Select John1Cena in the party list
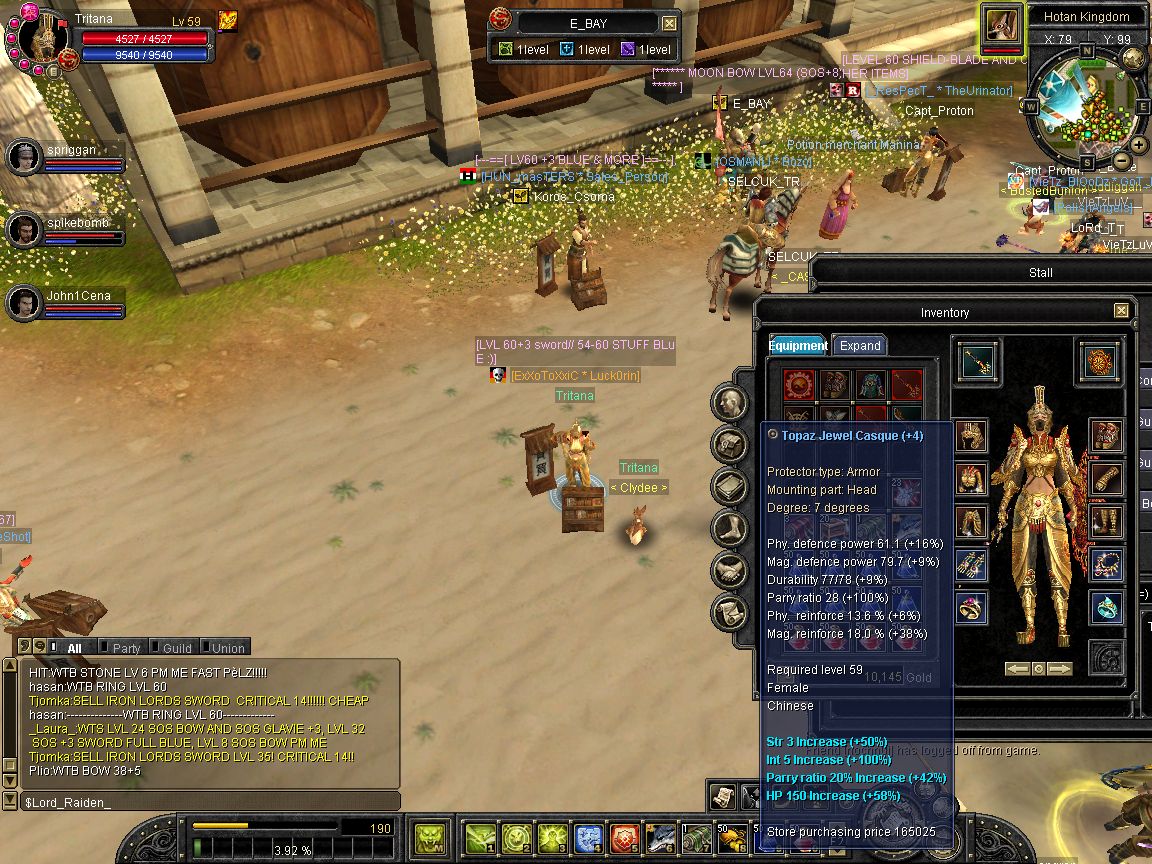This screenshot has width=1152, height=864. (x=24, y=304)
